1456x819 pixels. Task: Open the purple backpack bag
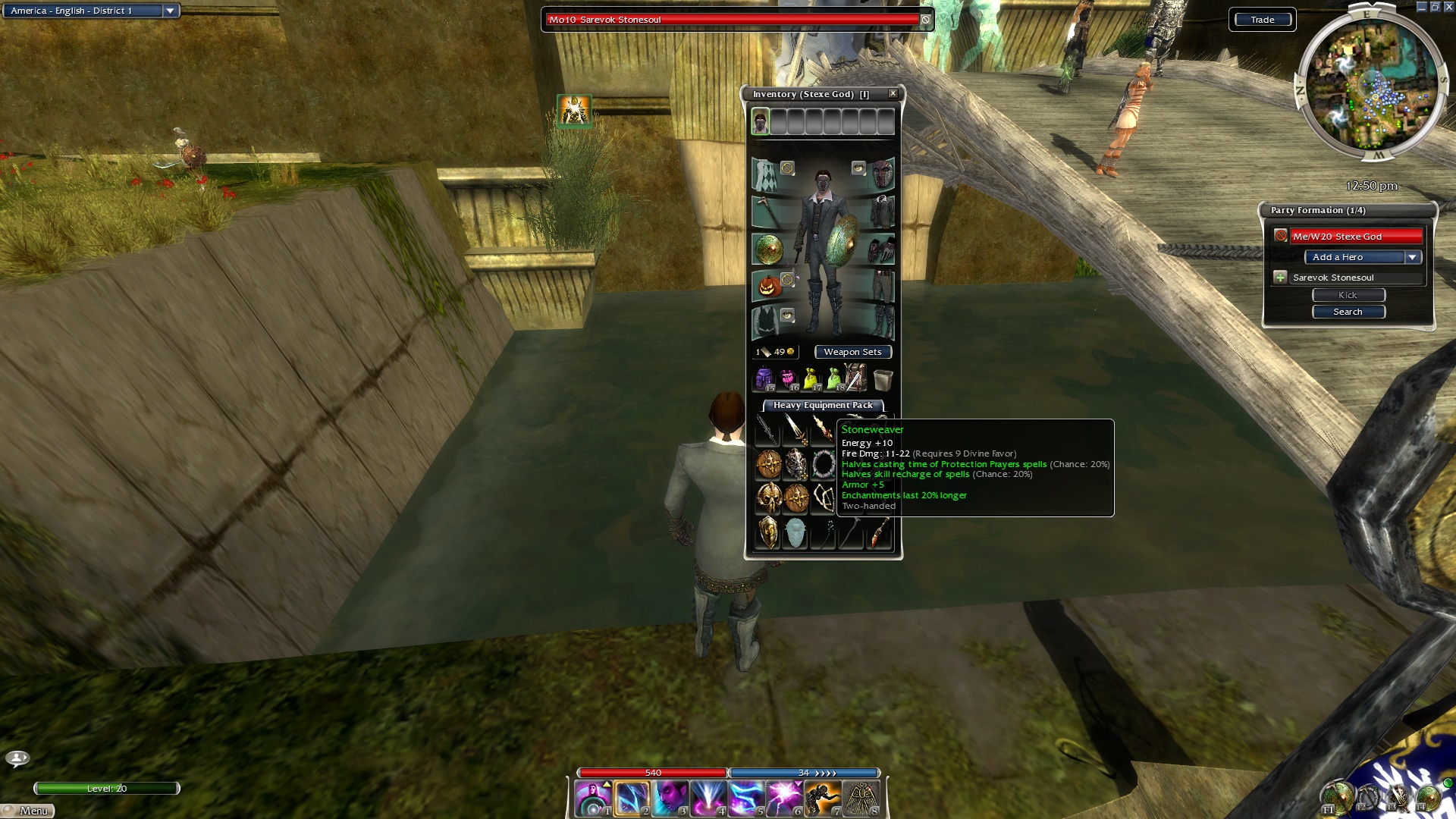763,378
